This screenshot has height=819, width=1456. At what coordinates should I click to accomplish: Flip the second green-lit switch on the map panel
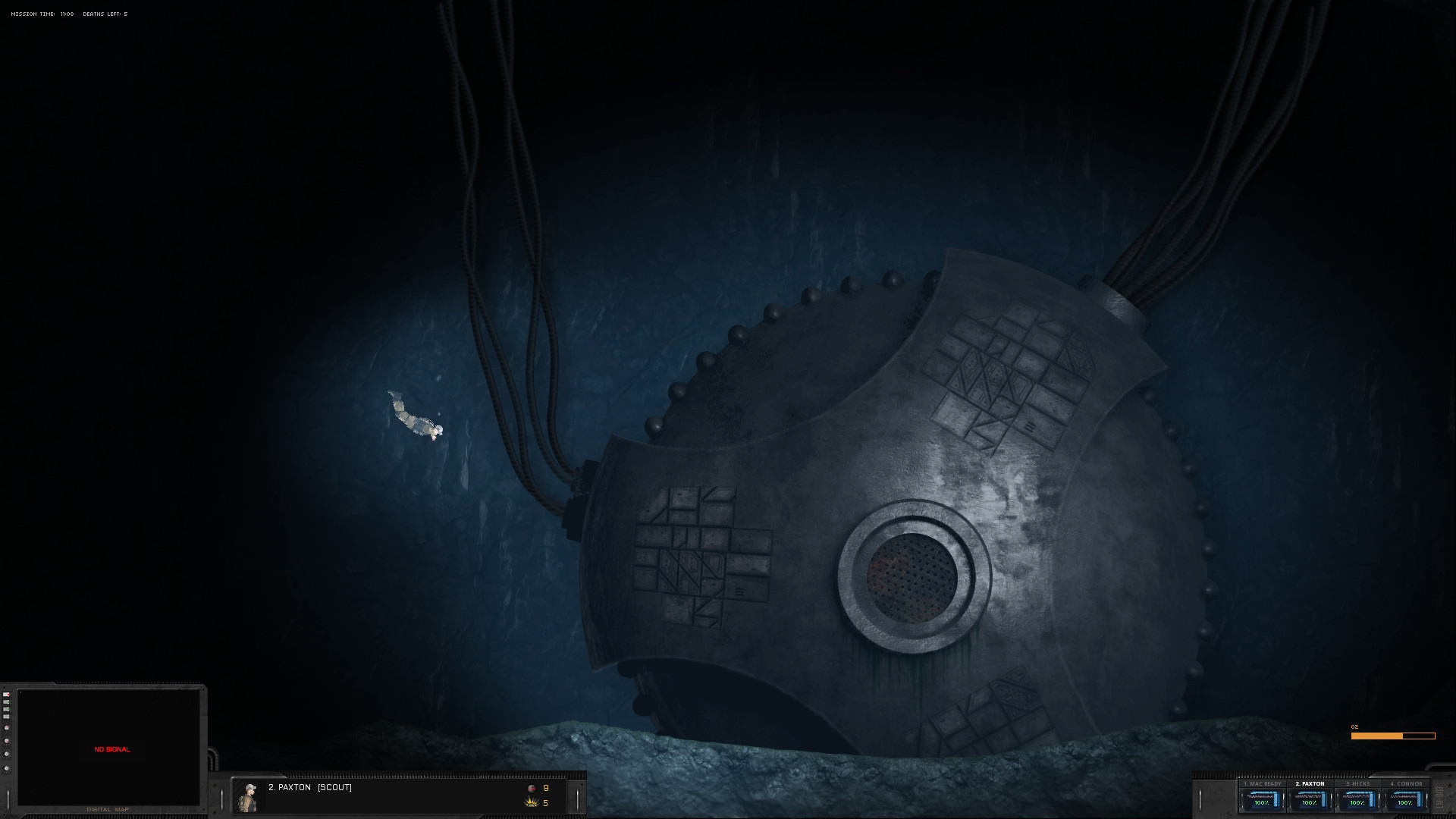pyautogui.click(x=6, y=701)
